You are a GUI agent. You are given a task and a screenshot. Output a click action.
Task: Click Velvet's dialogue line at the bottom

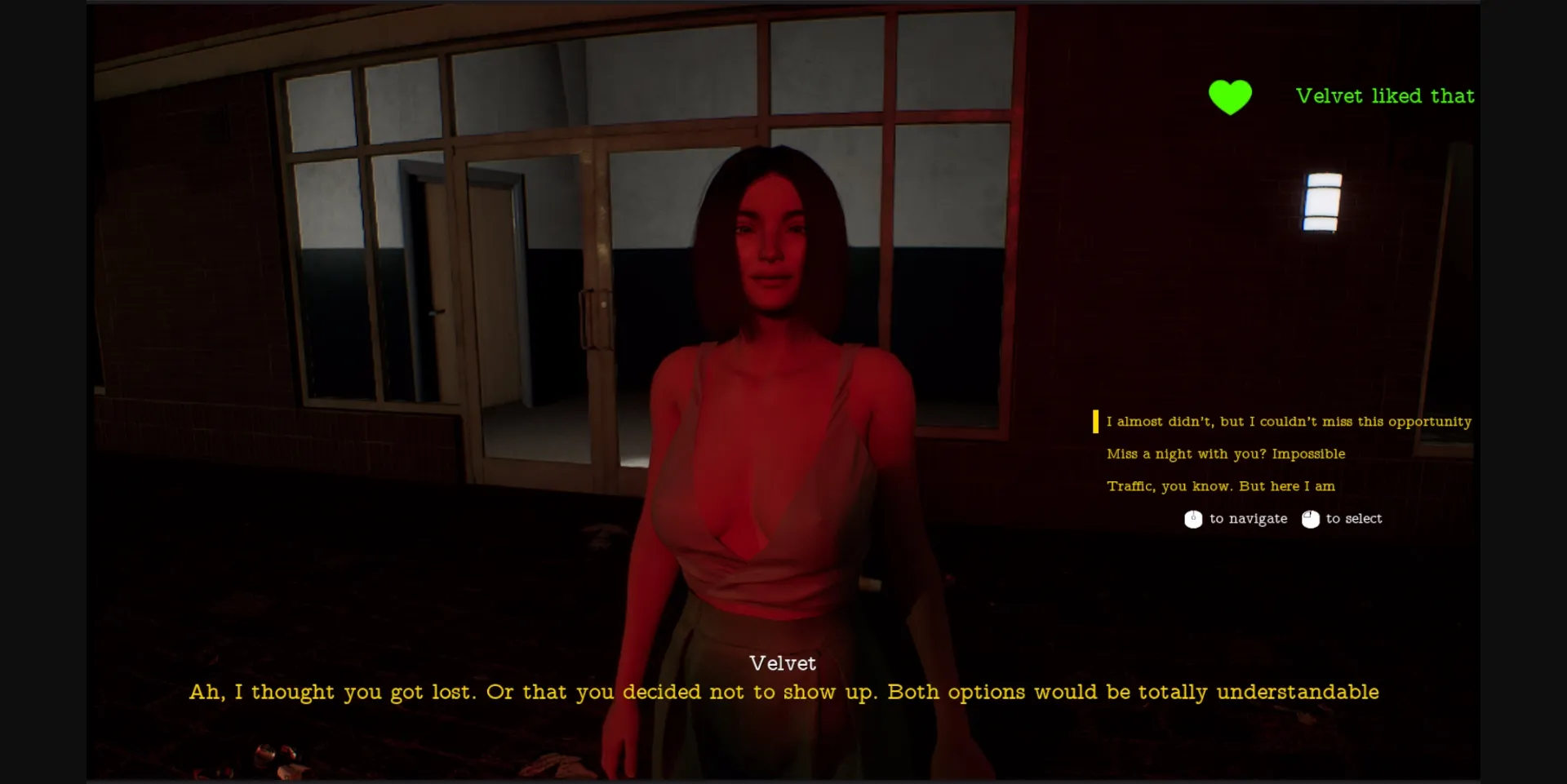tap(783, 692)
